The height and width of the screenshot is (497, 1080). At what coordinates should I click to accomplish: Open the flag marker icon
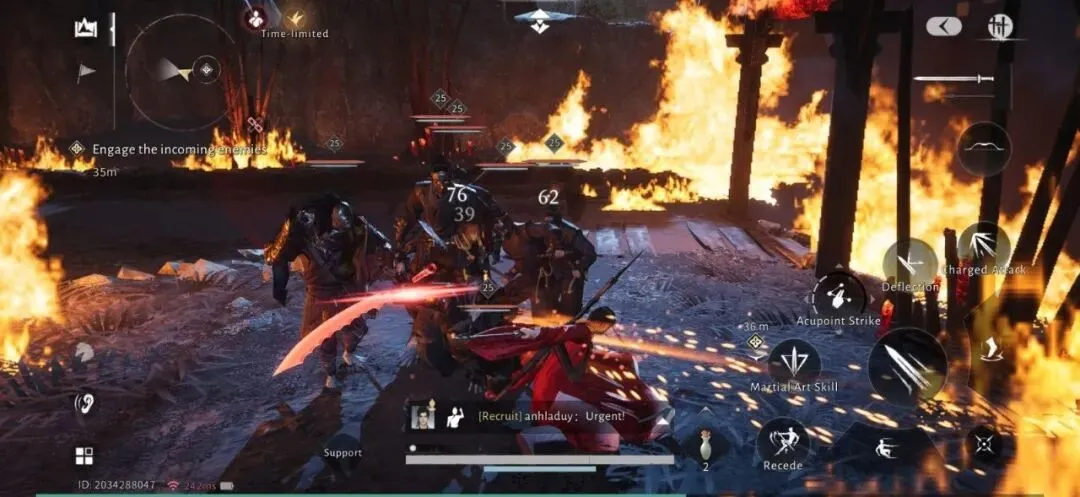[x=86, y=72]
